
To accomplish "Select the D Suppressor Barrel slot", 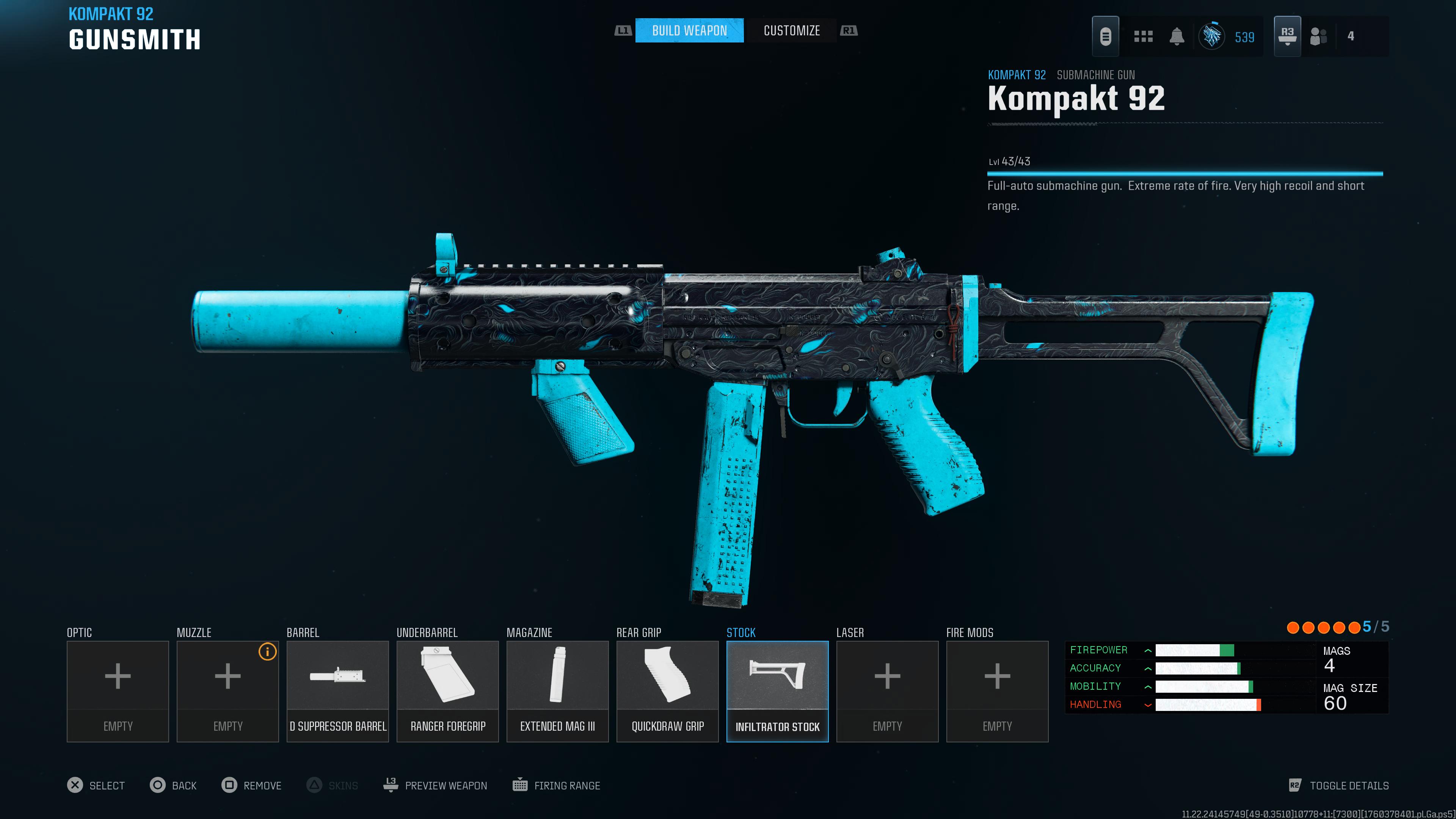I will [337, 691].
